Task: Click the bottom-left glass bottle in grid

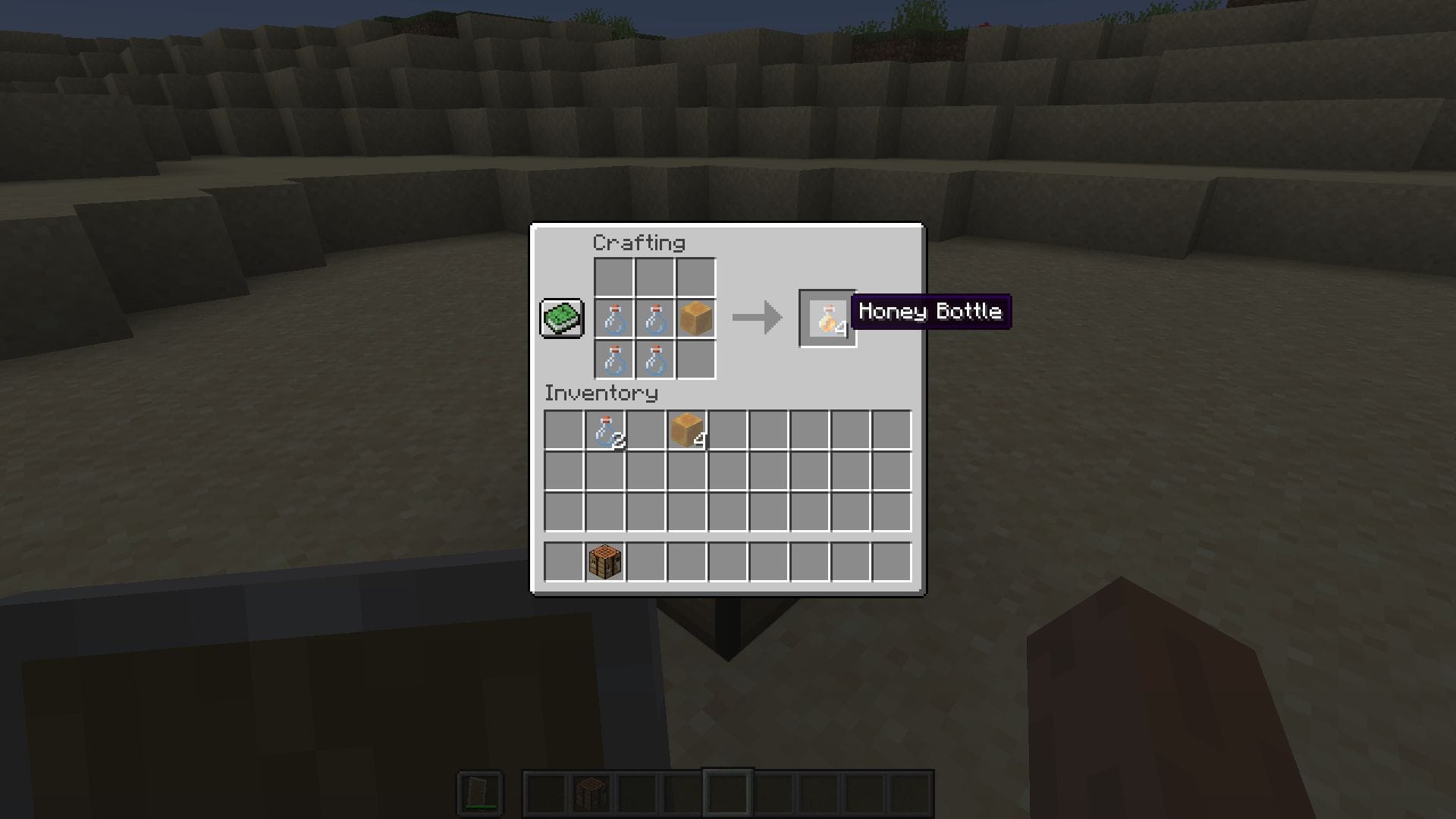Action: [x=614, y=359]
